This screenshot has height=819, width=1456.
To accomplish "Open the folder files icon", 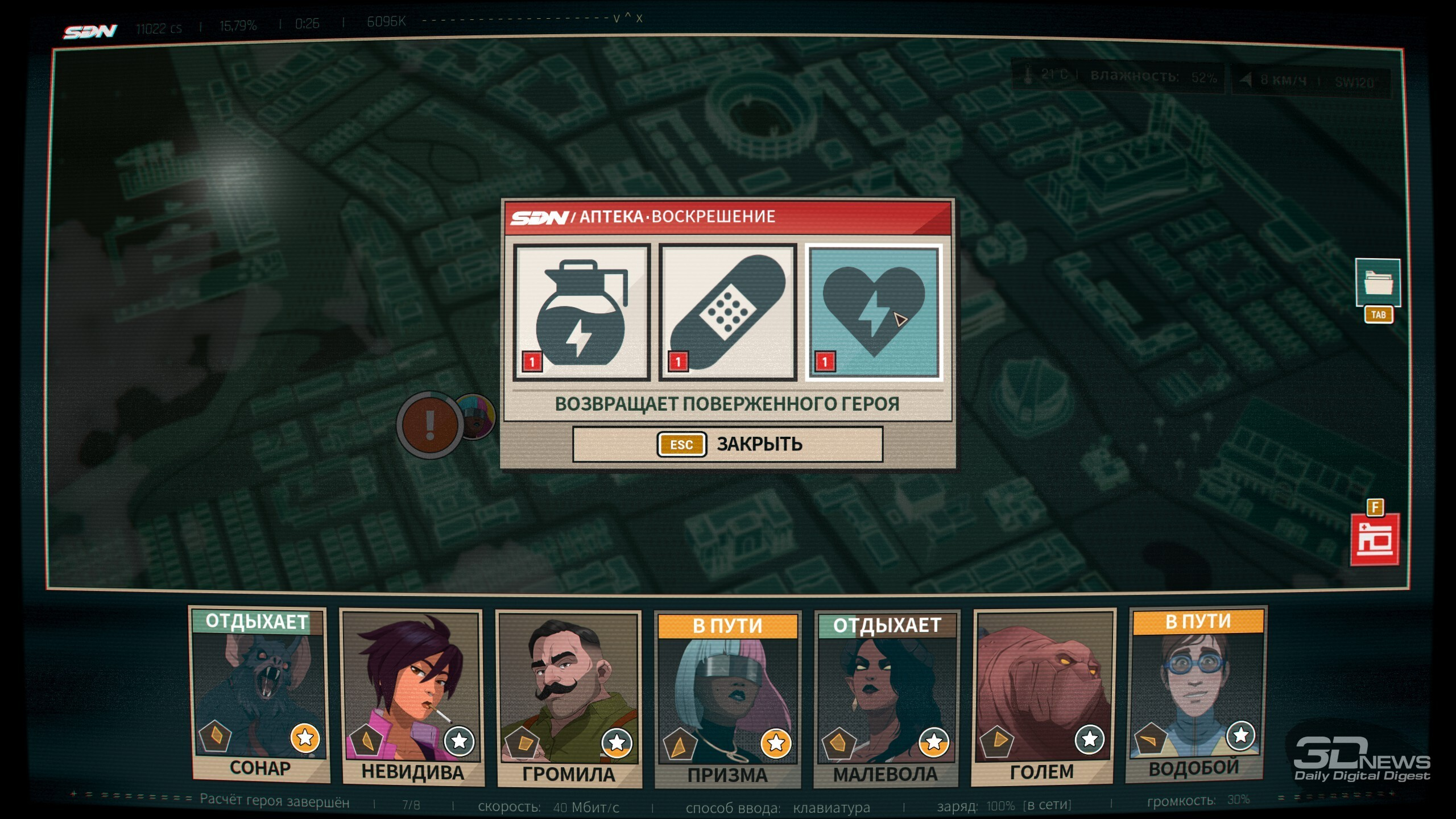I will coord(1378,283).
